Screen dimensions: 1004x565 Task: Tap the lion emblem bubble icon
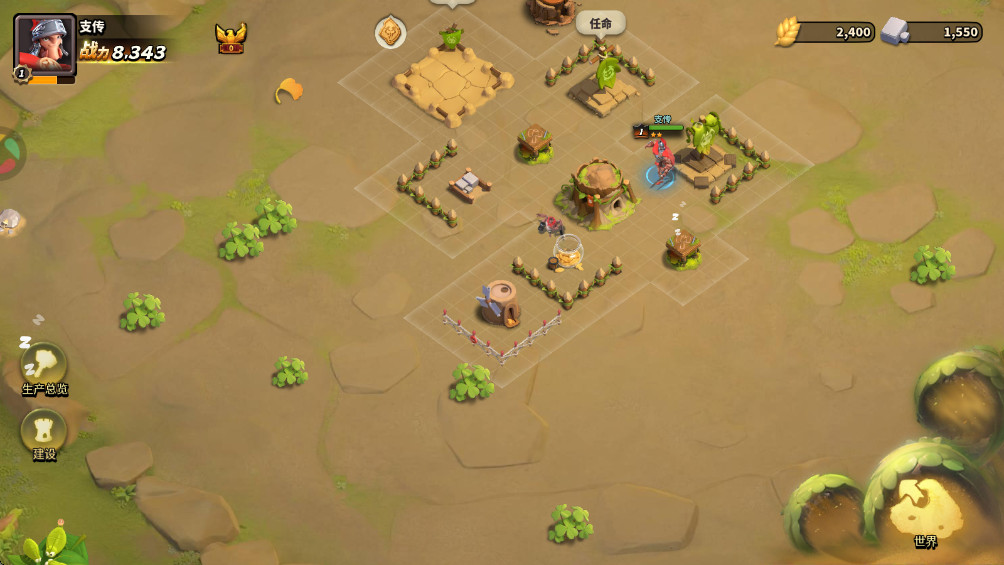(390, 33)
